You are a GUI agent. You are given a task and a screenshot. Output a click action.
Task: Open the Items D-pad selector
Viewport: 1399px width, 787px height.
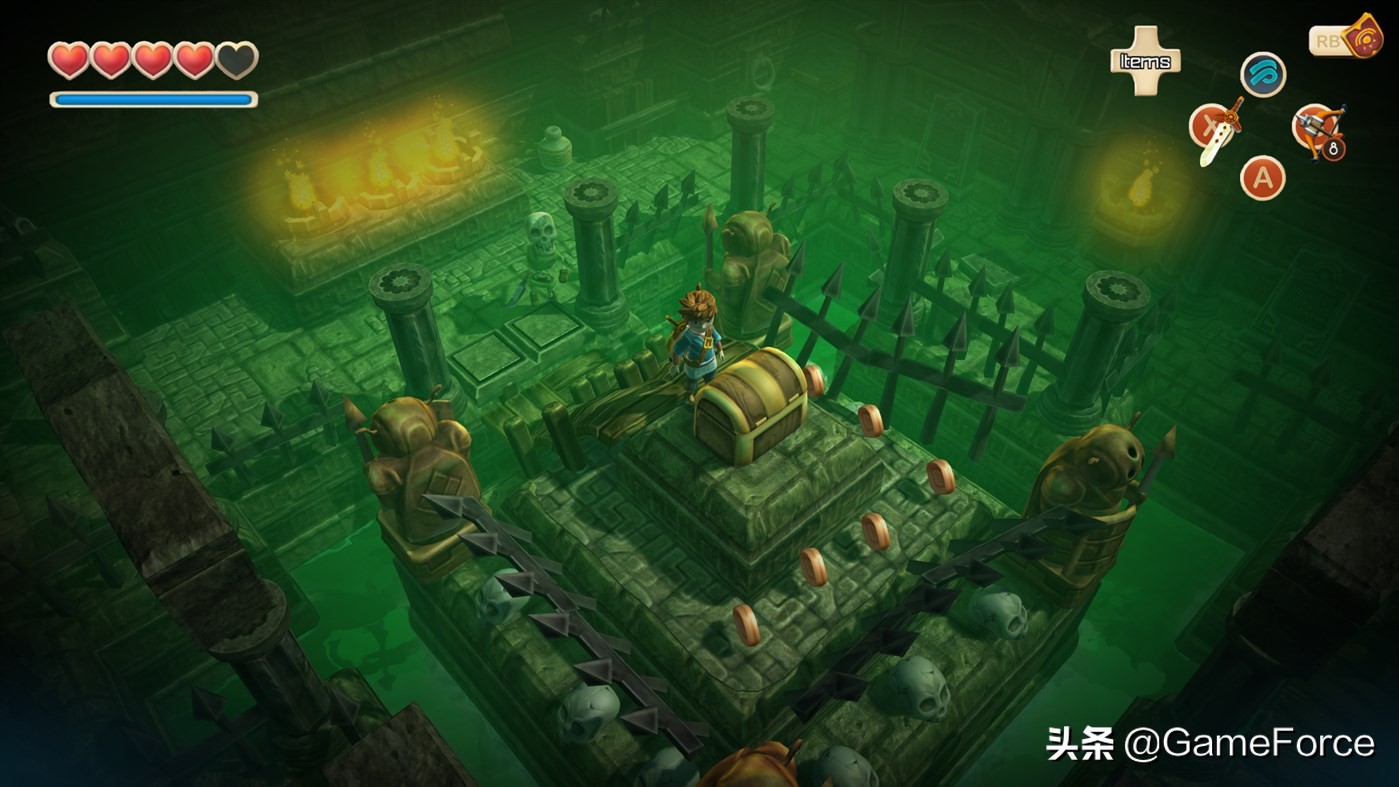click(x=1145, y=62)
